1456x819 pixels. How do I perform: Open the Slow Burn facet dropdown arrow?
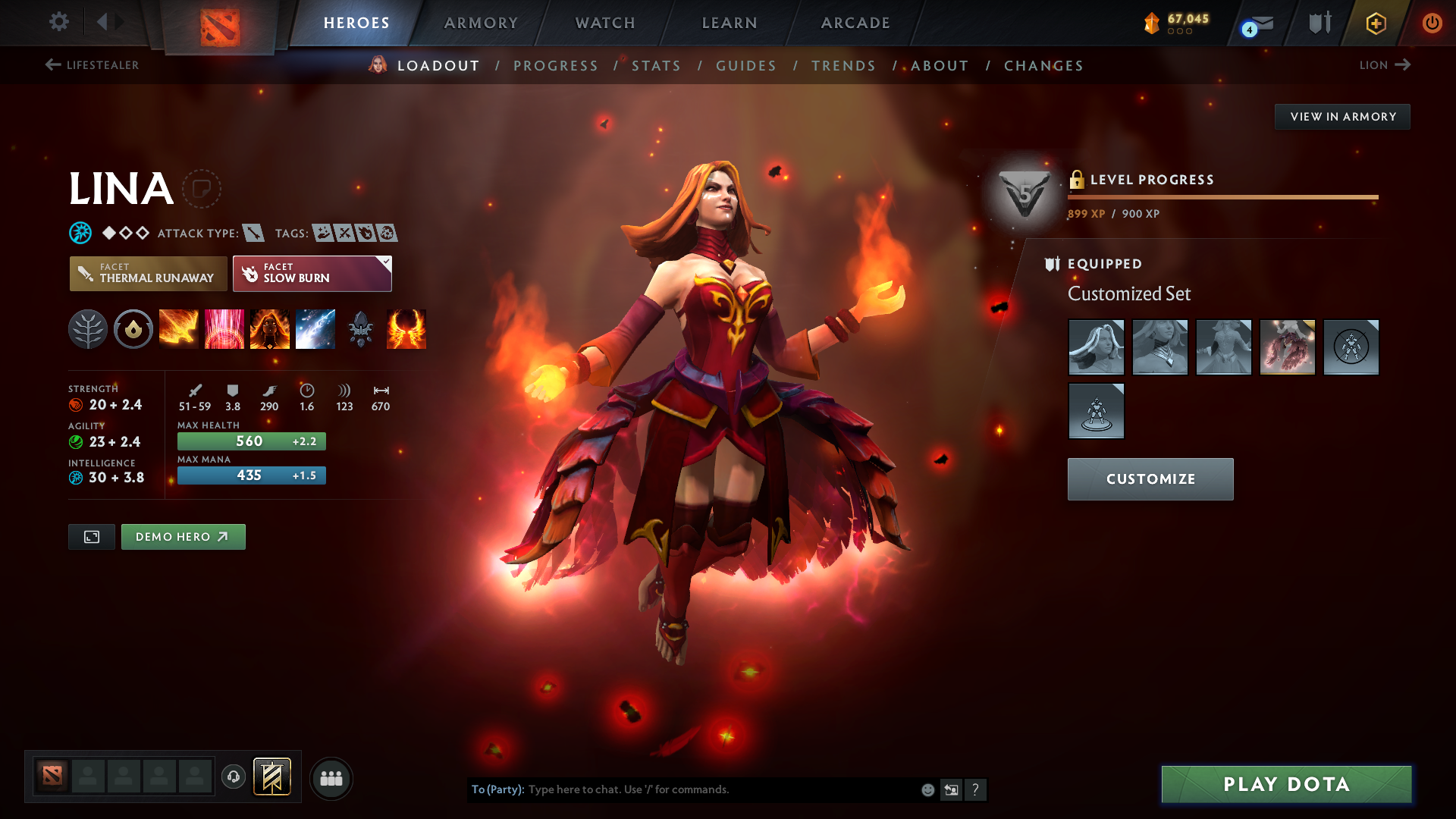click(x=386, y=262)
